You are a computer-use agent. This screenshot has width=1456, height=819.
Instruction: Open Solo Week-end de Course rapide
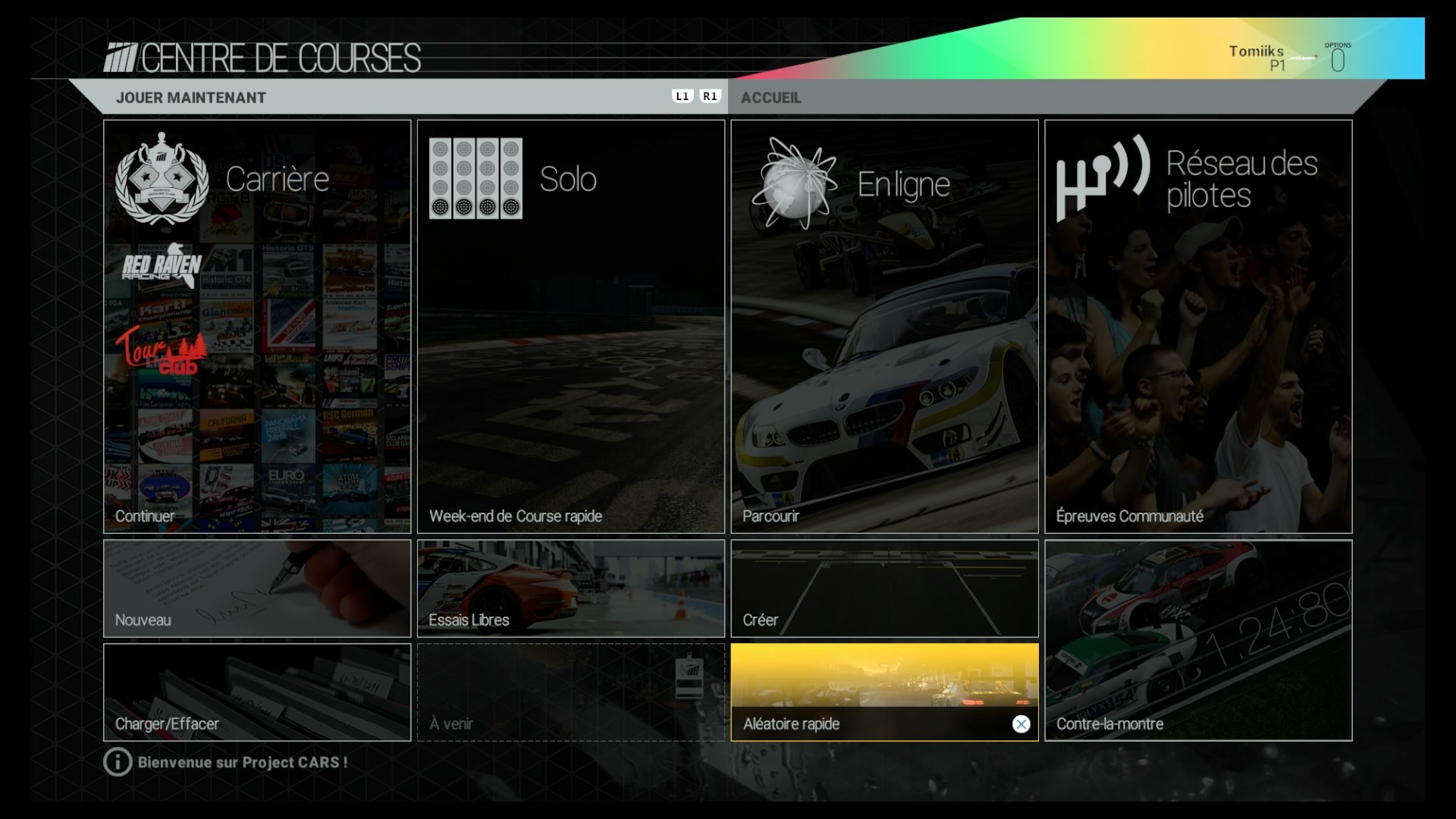pyautogui.click(x=570, y=326)
